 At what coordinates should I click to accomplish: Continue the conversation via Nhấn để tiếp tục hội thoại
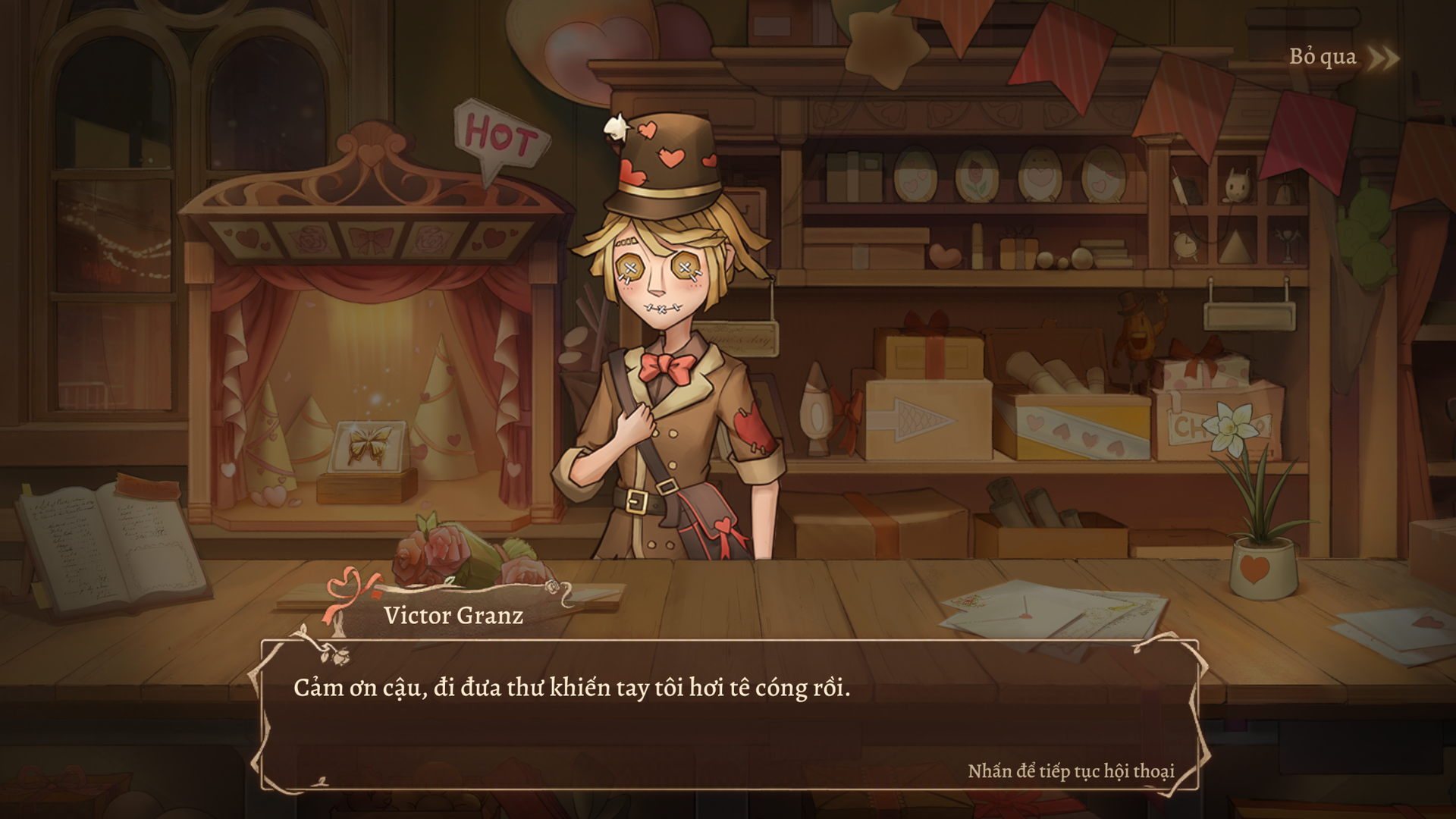[x=1071, y=771]
